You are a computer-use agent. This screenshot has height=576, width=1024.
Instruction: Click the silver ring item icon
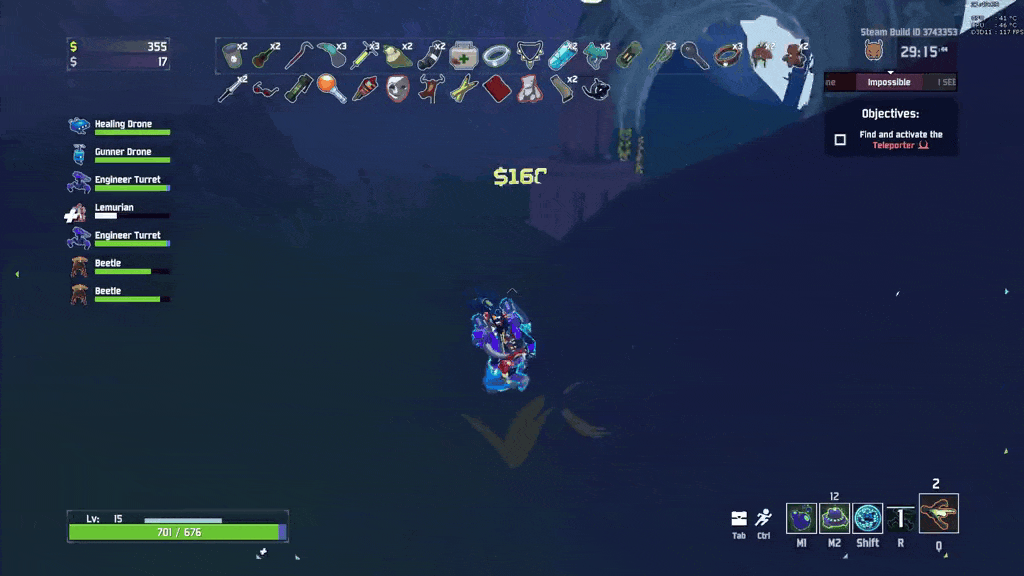[497, 54]
